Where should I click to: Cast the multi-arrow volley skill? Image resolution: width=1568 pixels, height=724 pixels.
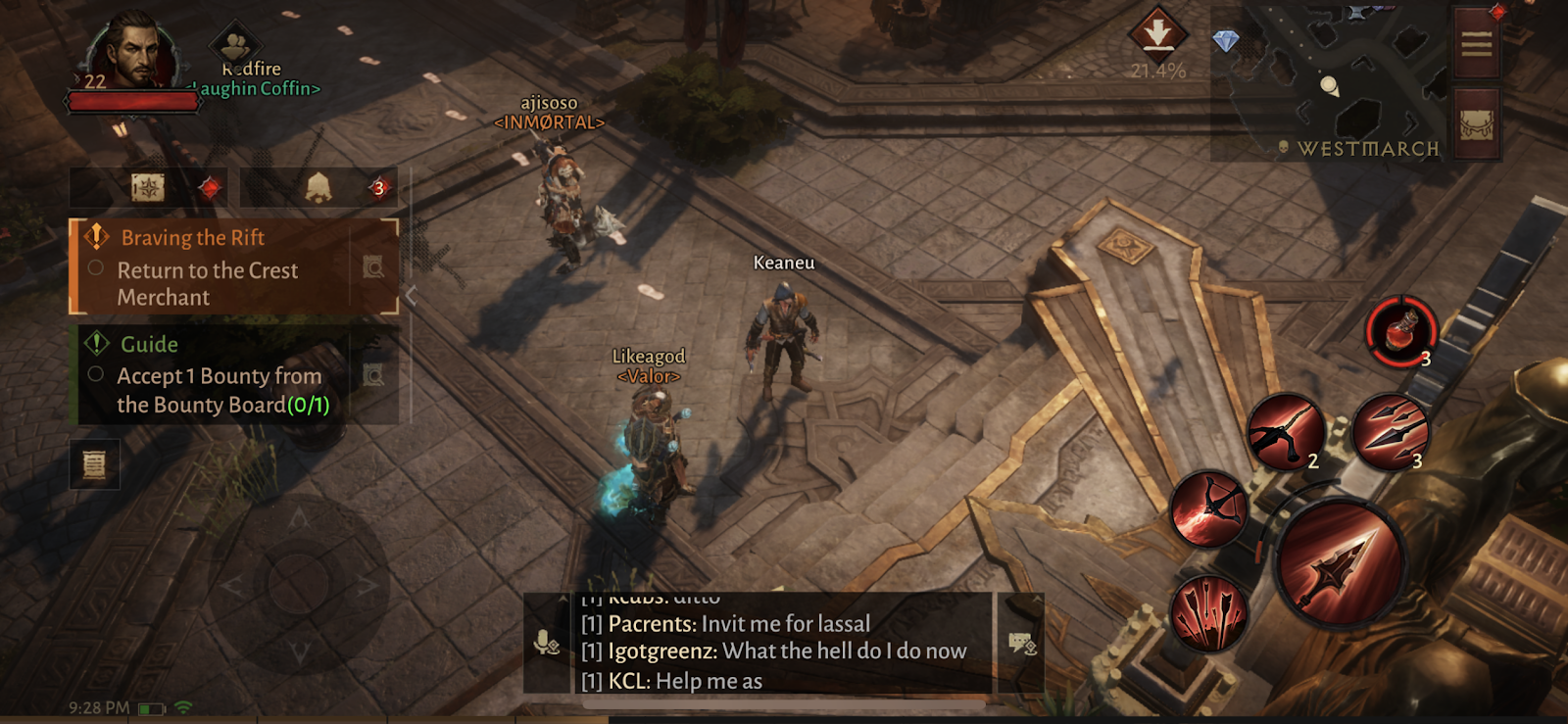tap(1209, 613)
